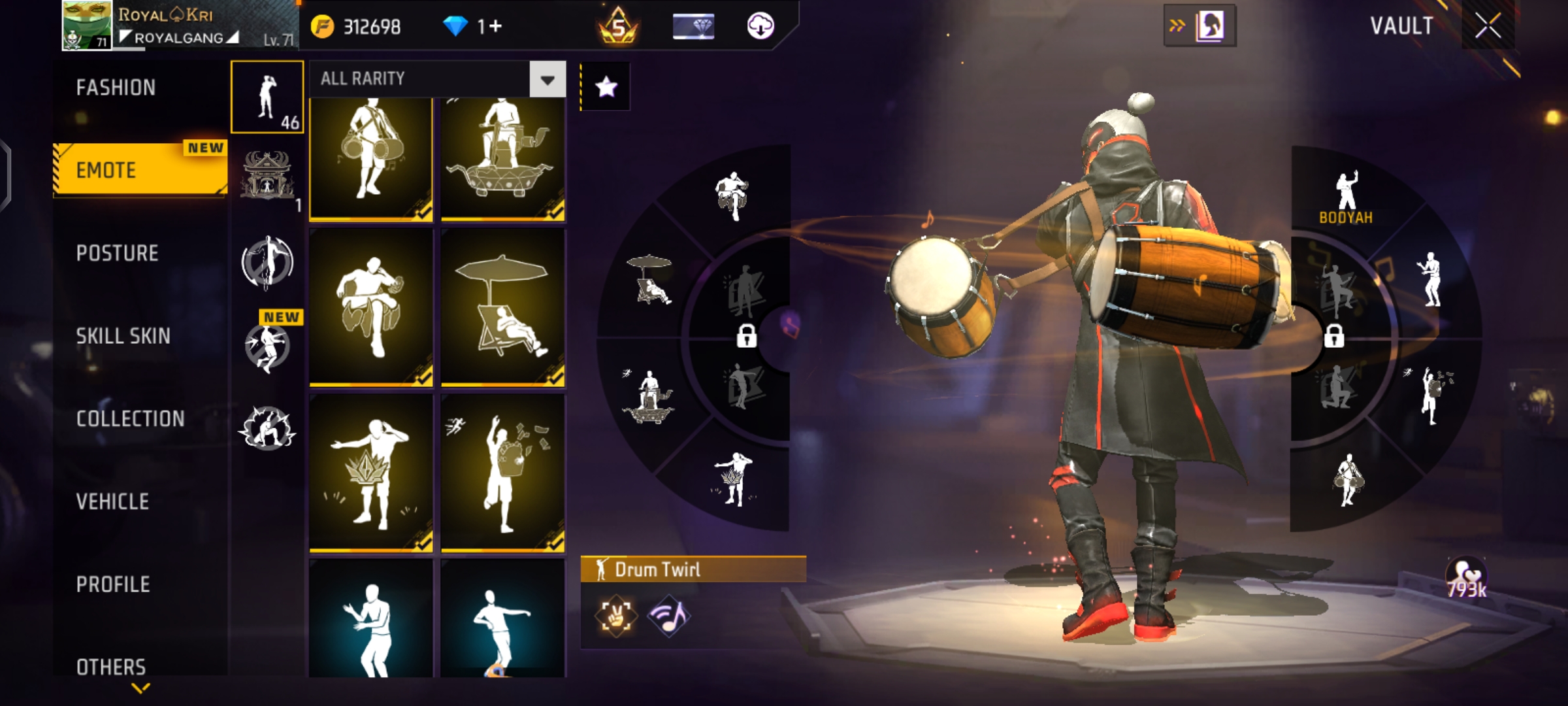Close the Vault screen
Viewport: 1568px width, 706px height.
pyautogui.click(x=1488, y=27)
